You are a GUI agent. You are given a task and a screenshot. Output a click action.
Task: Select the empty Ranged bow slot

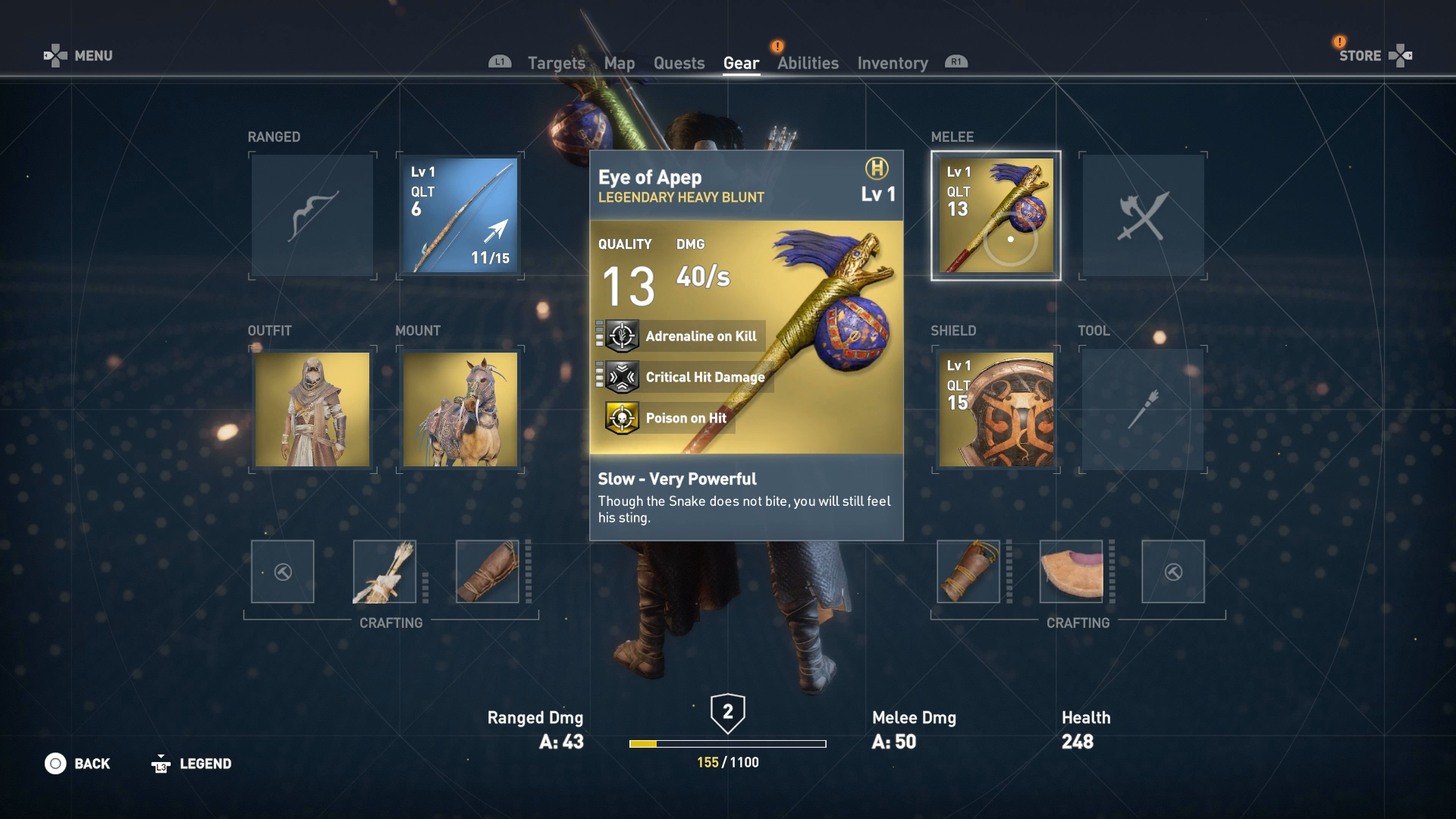311,215
